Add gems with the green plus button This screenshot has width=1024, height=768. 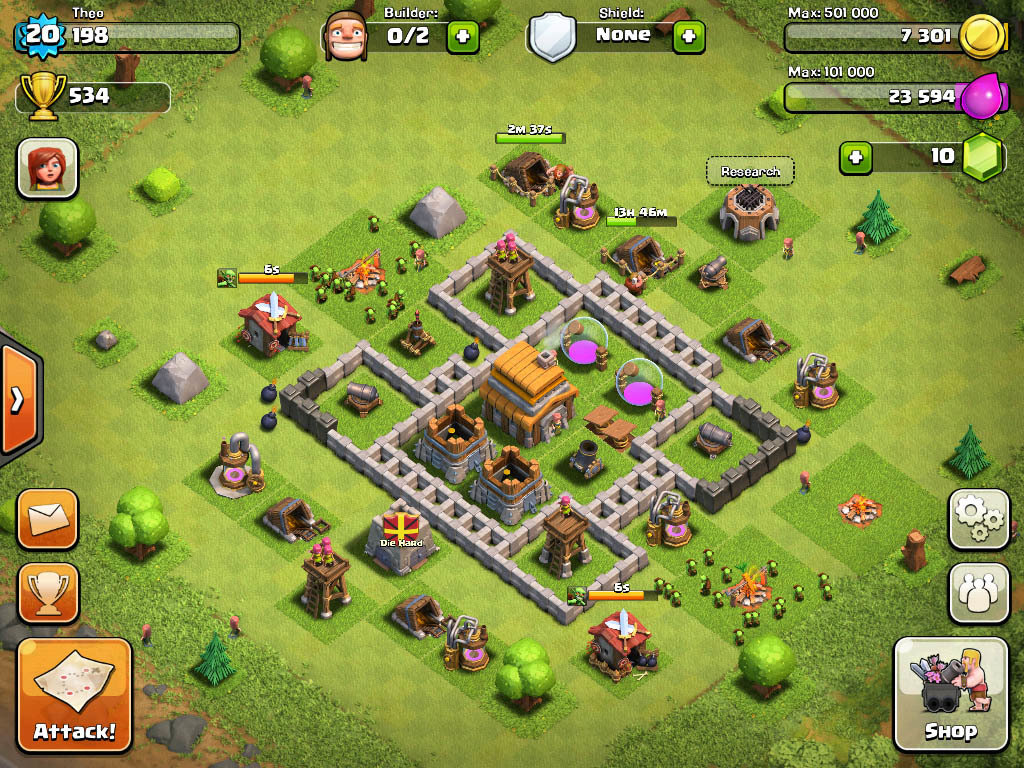[x=854, y=157]
